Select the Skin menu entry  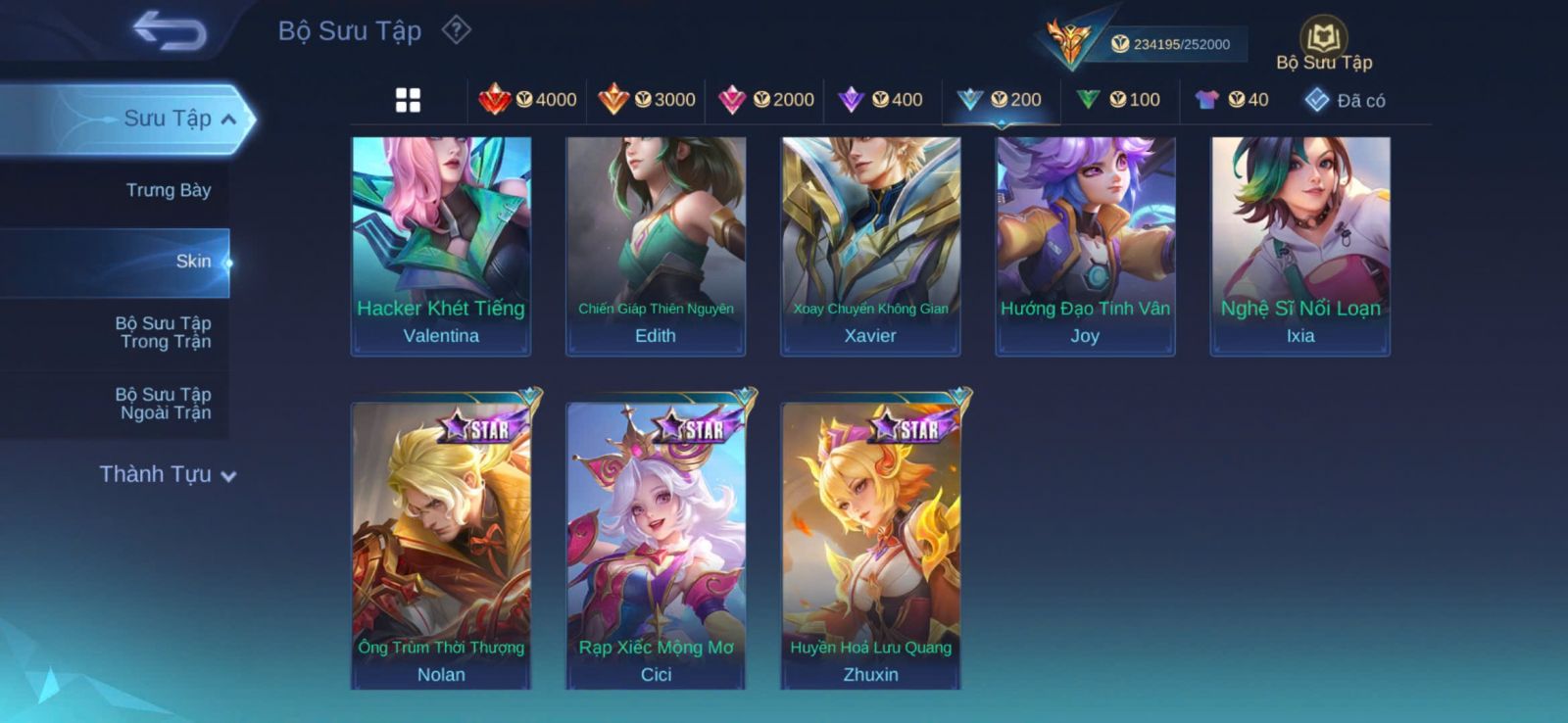(x=192, y=262)
